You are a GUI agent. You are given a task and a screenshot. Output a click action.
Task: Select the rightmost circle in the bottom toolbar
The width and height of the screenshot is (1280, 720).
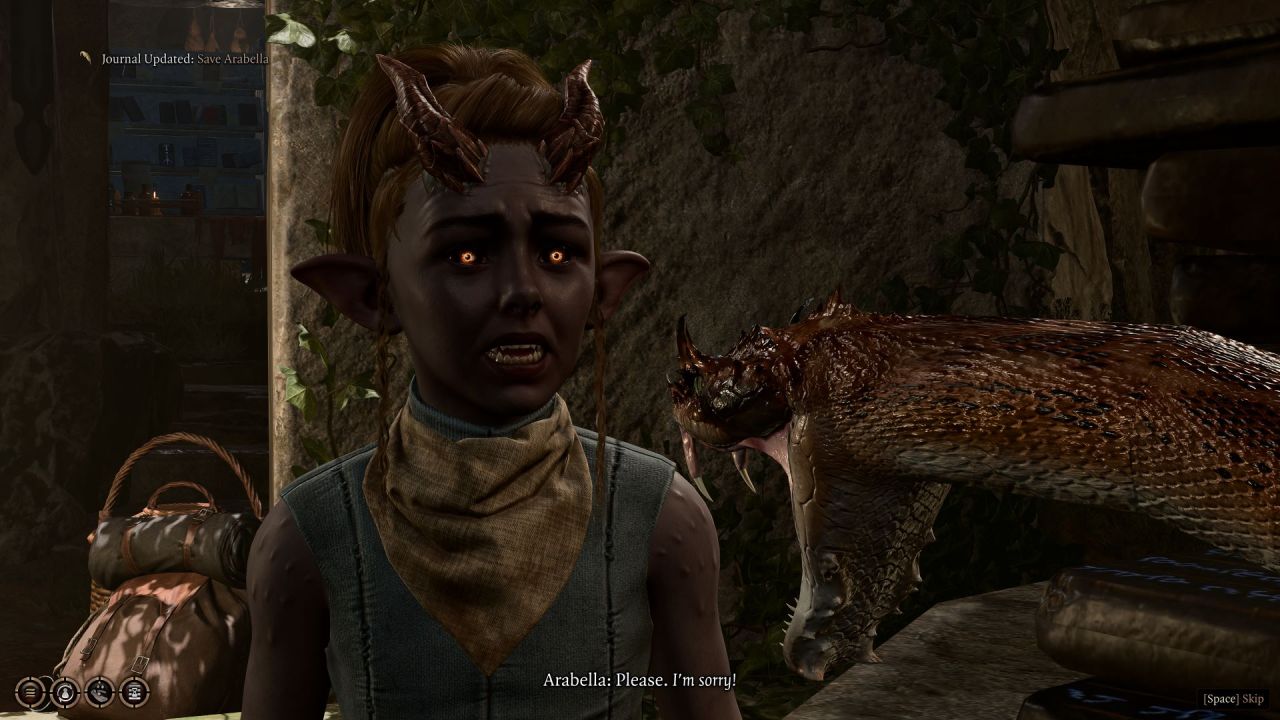[x=134, y=692]
